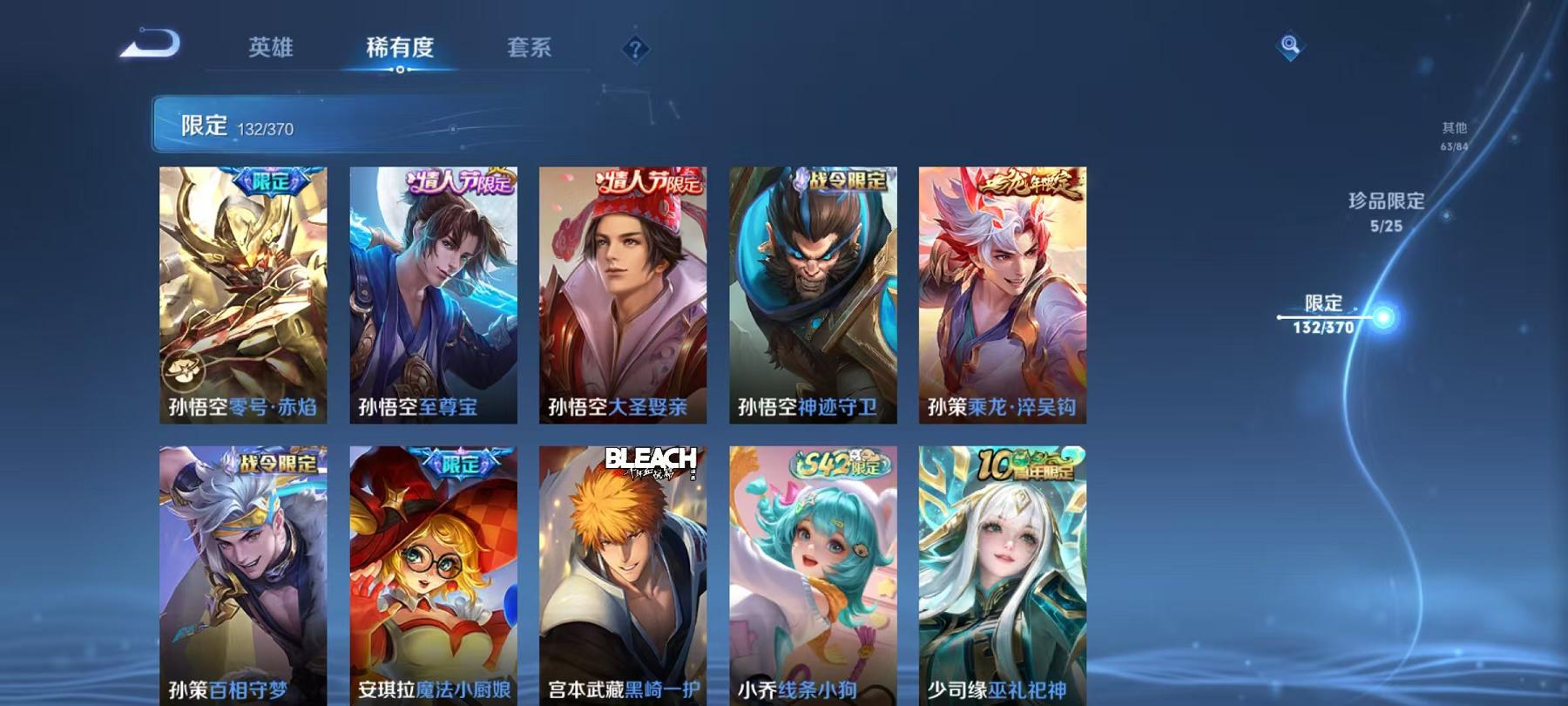Select the 限定 132/370 label on right

1326,314
